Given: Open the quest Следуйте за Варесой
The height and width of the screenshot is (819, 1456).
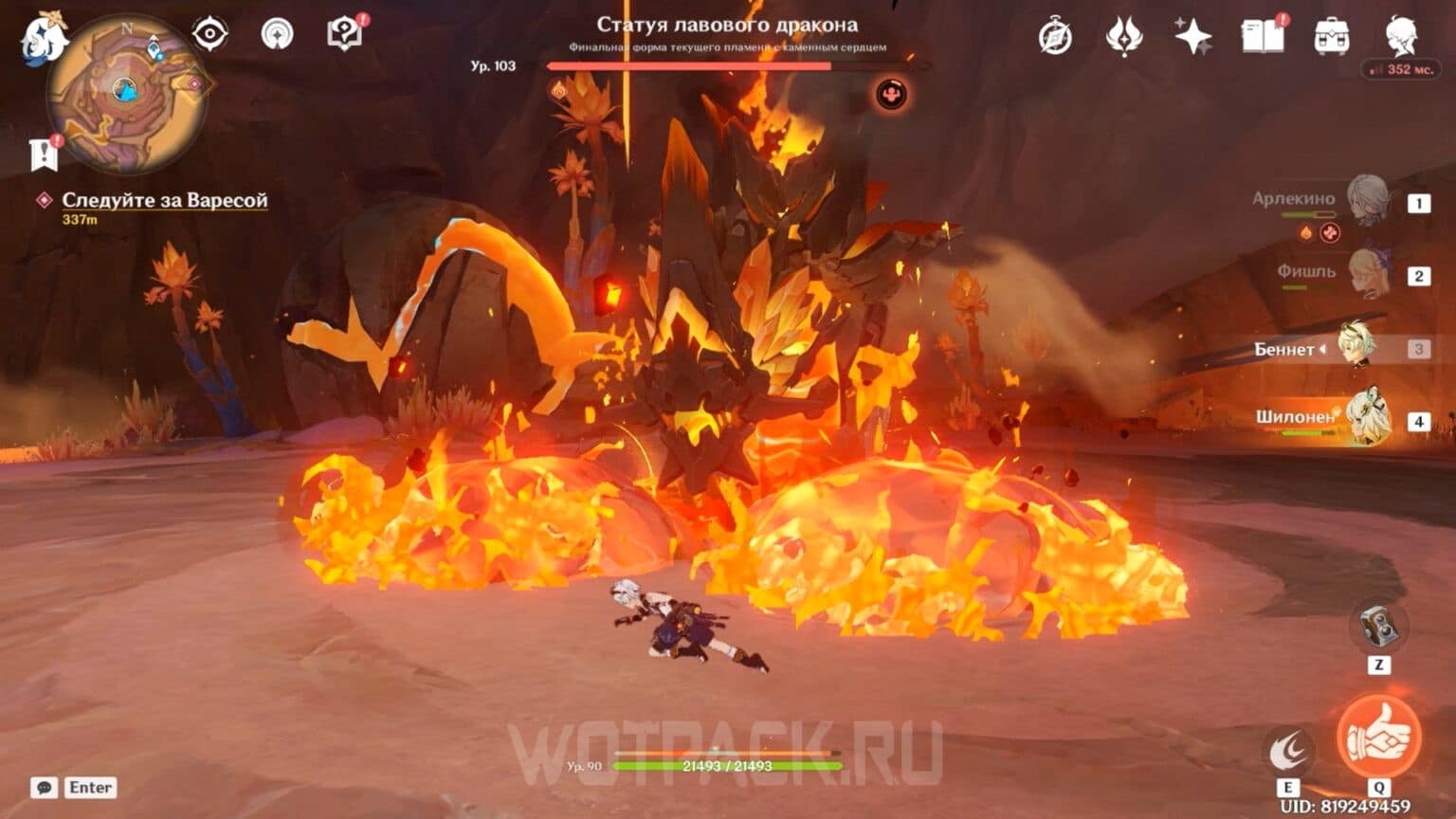Looking at the screenshot, I should tap(165, 200).
